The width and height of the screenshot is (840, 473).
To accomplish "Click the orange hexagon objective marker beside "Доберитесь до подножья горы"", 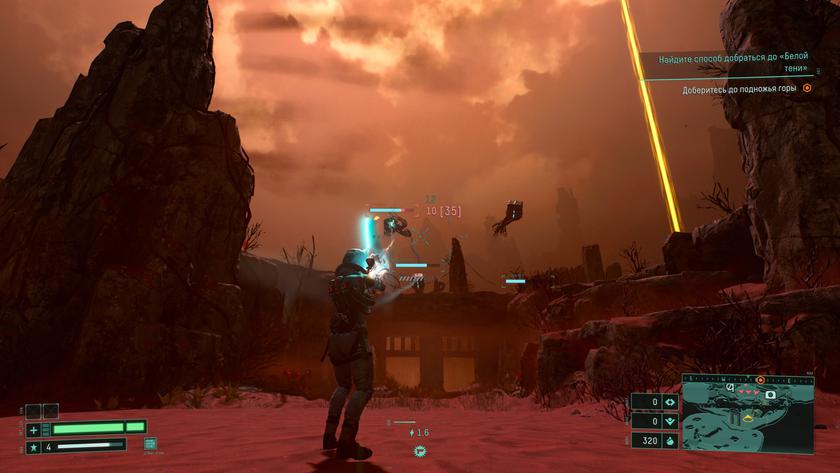I will point(807,89).
